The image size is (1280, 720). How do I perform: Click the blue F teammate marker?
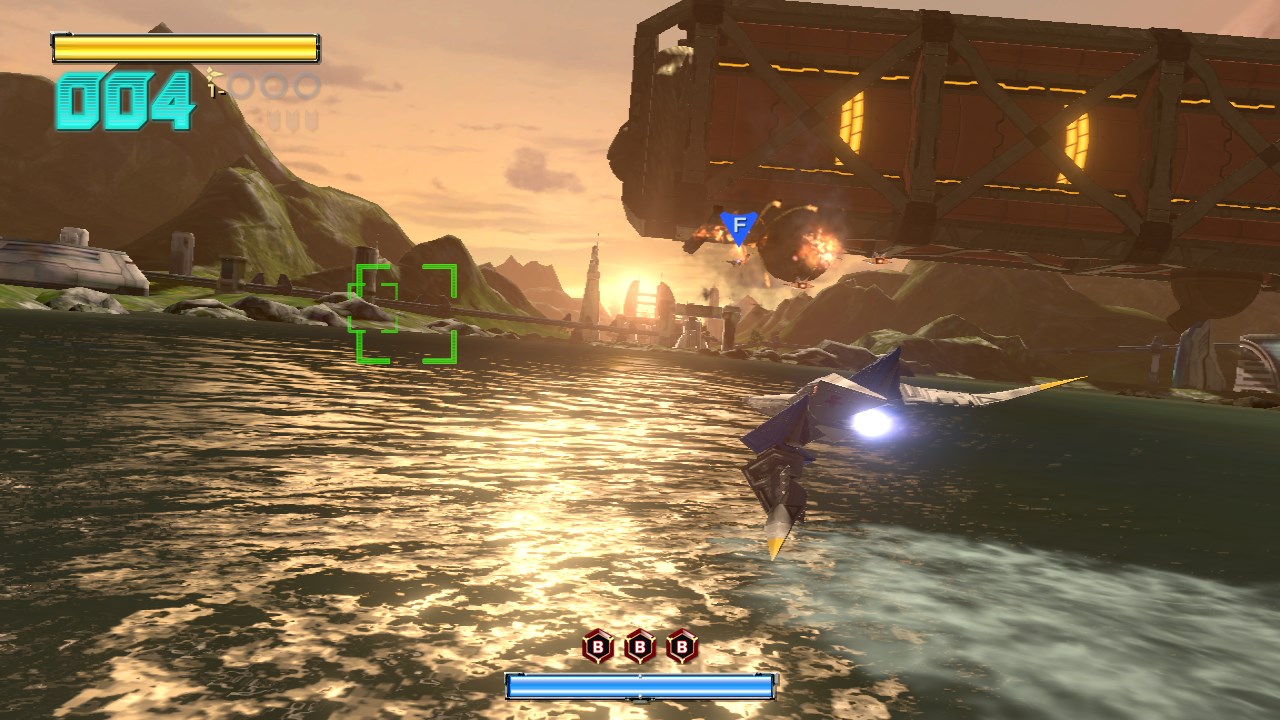(739, 227)
